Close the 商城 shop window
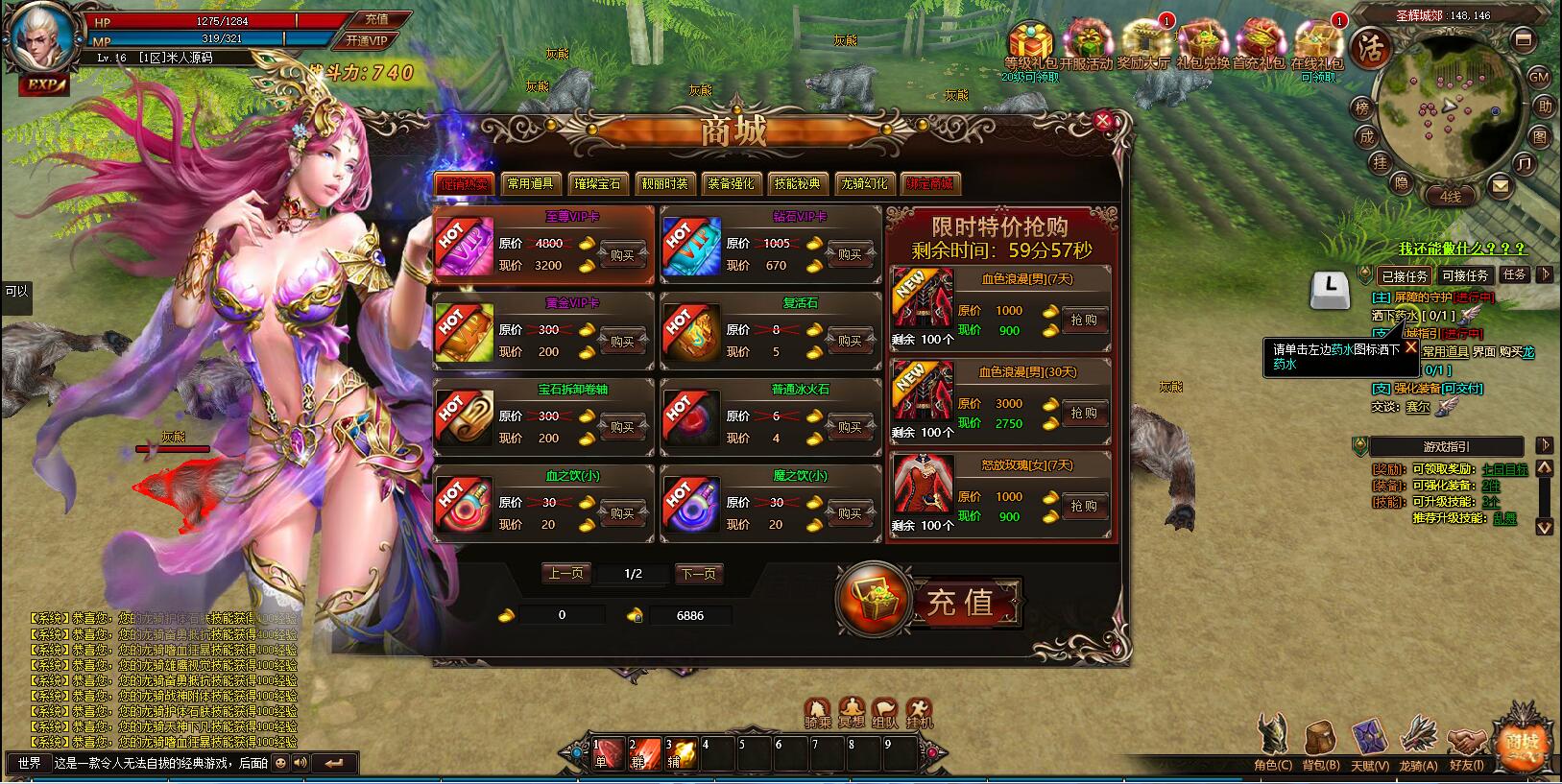Viewport: 1562px width, 784px height. point(1102,121)
